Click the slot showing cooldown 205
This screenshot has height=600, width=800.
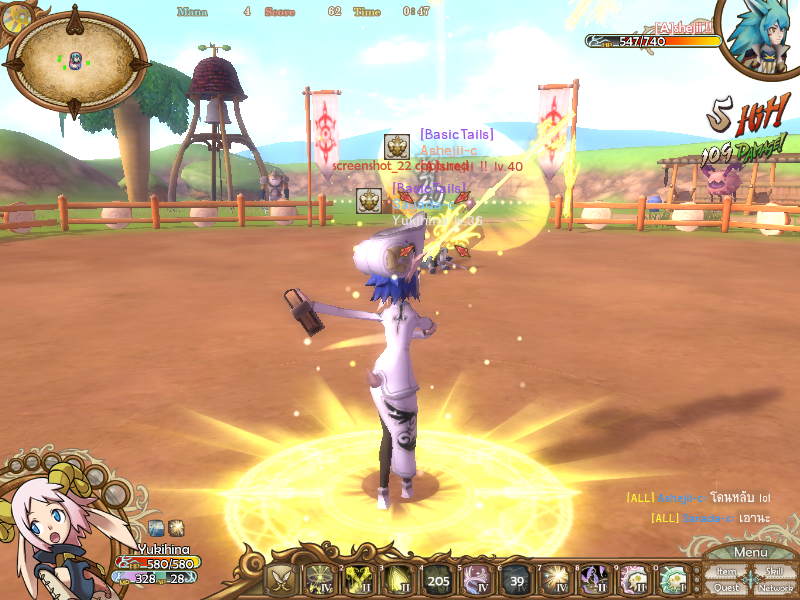click(x=437, y=579)
